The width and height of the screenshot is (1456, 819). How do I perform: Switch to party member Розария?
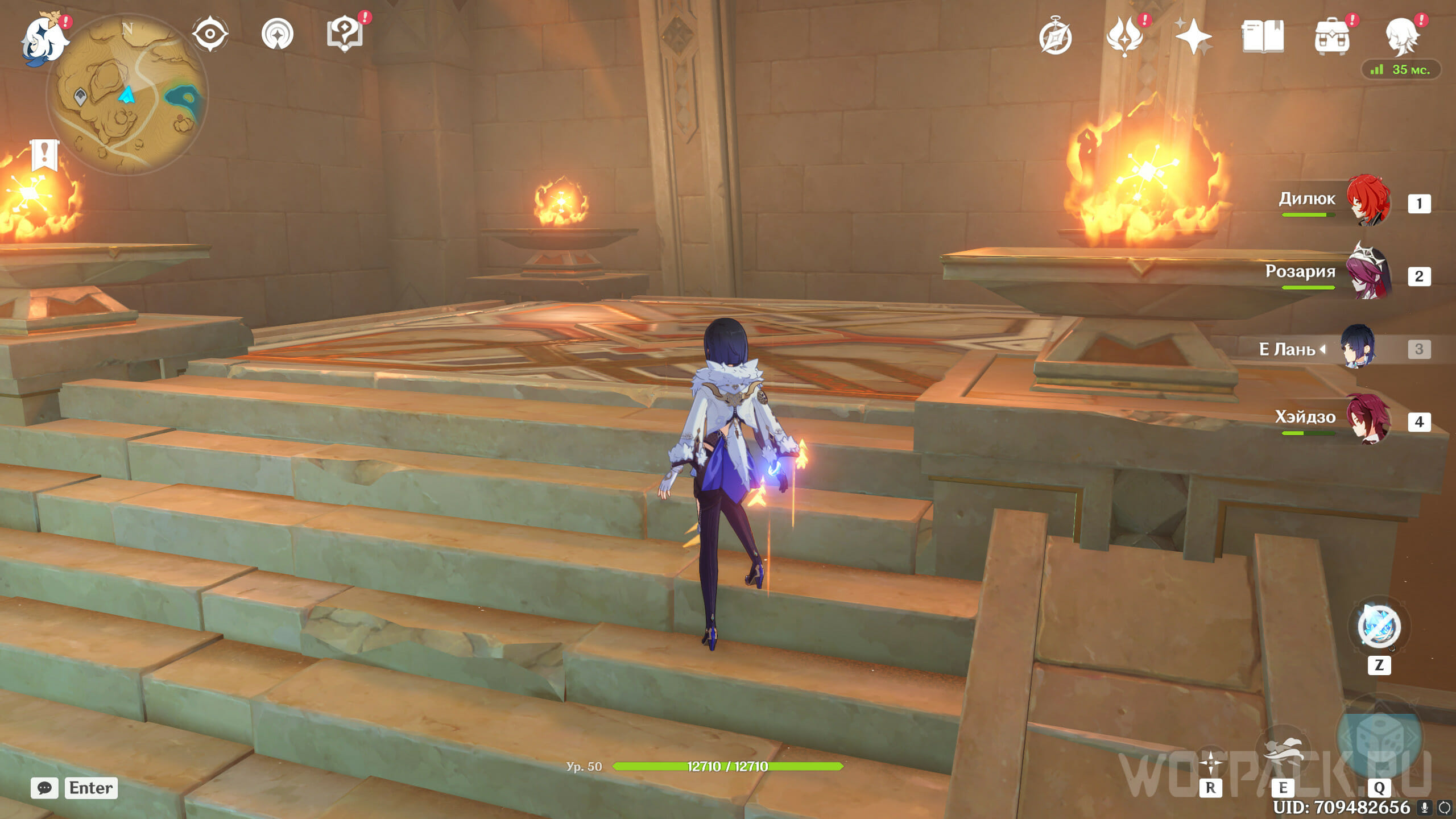(x=1368, y=273)
